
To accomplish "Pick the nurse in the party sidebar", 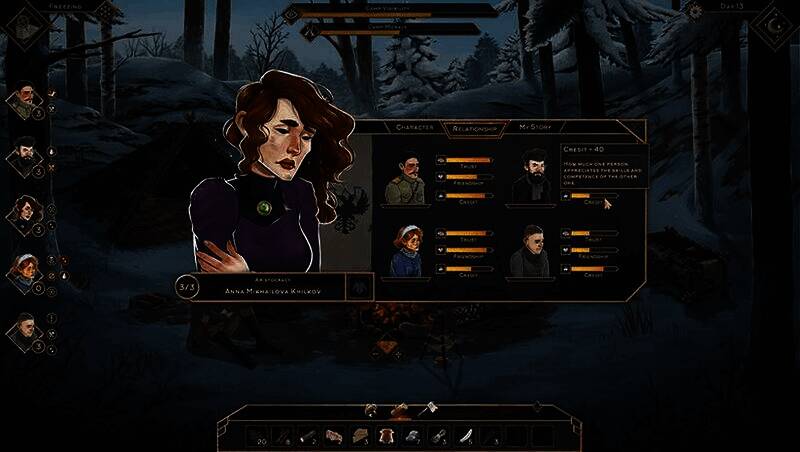I will (24, 269).
